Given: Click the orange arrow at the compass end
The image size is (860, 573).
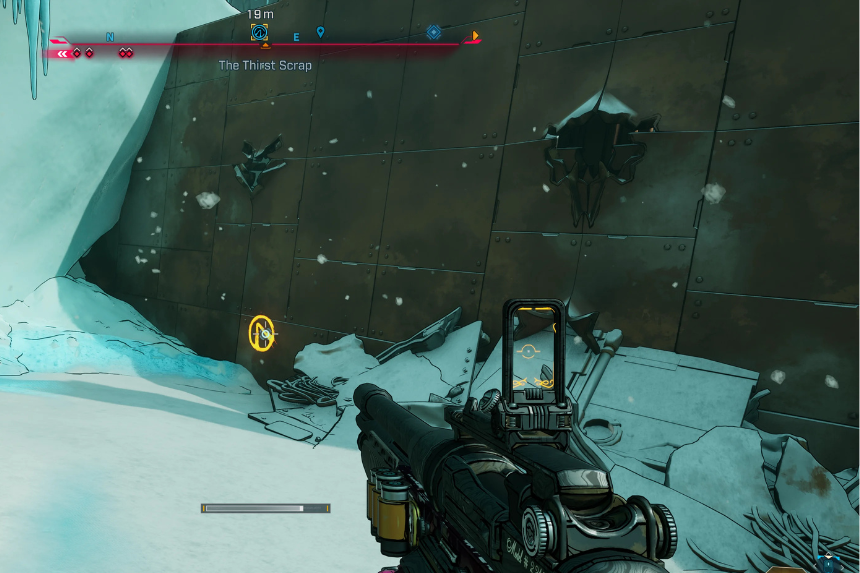Looking at the screenshot, I should [x=475, y=37].
